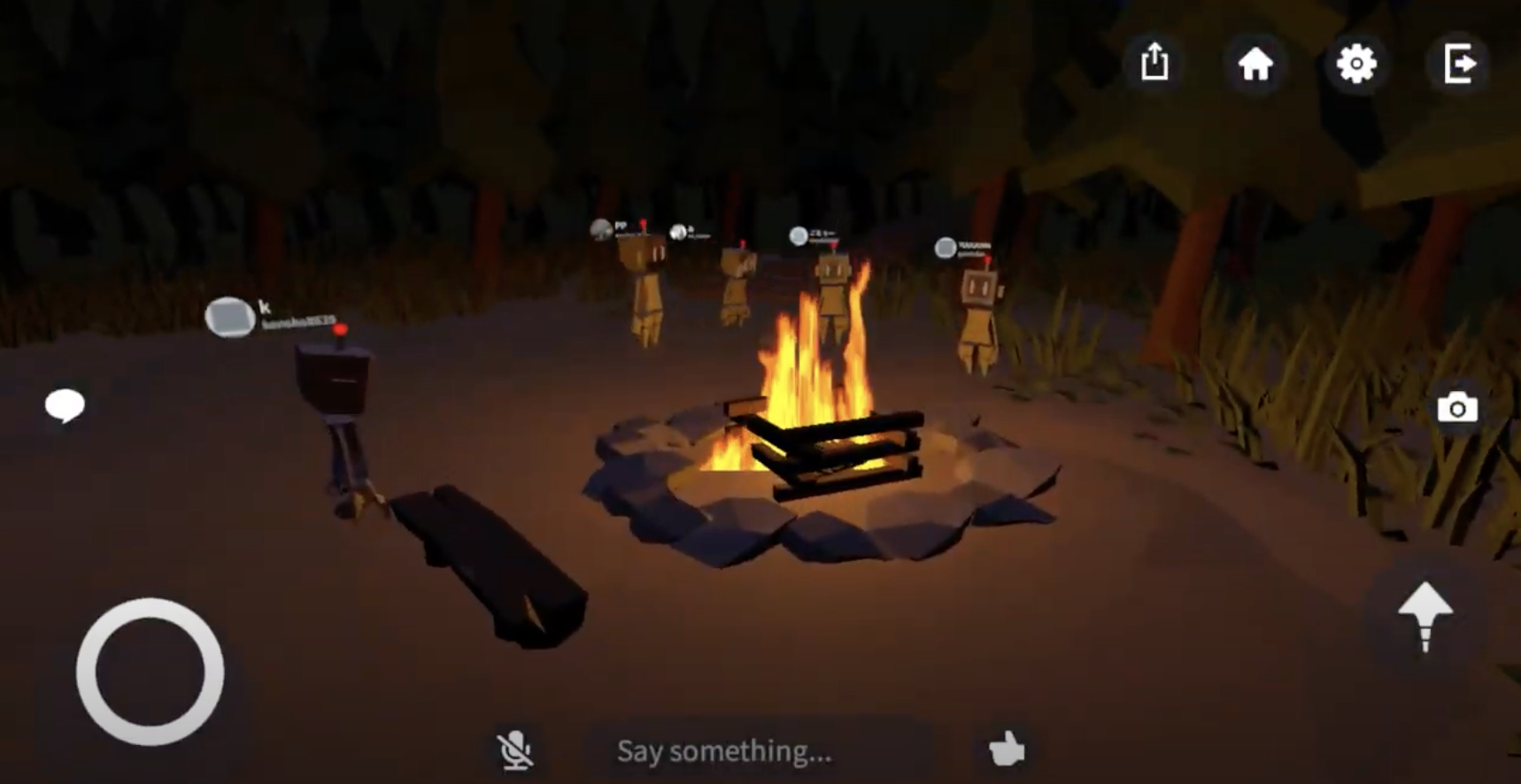Go to the home screen

[1255, 64]
